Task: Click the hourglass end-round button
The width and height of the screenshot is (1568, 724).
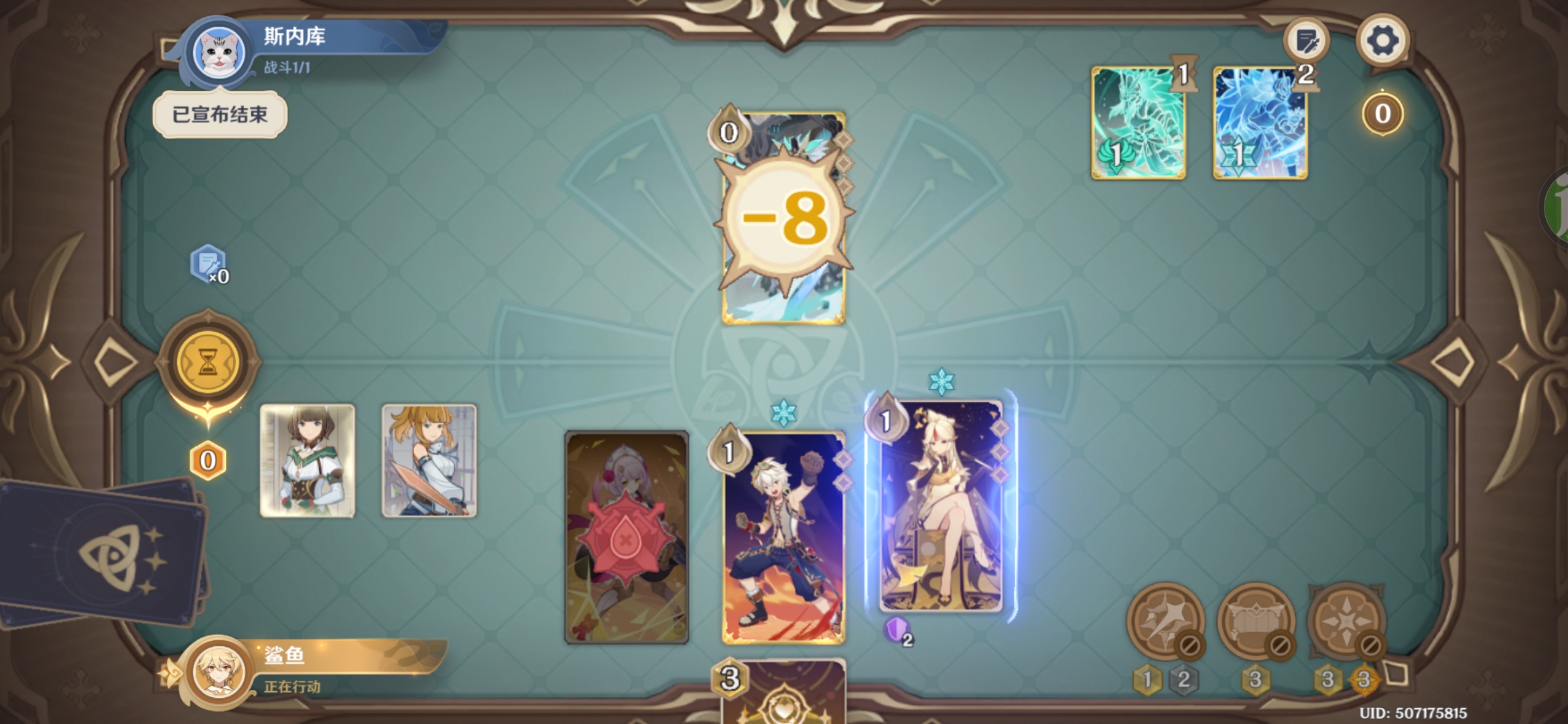Action: coord(208,363)
